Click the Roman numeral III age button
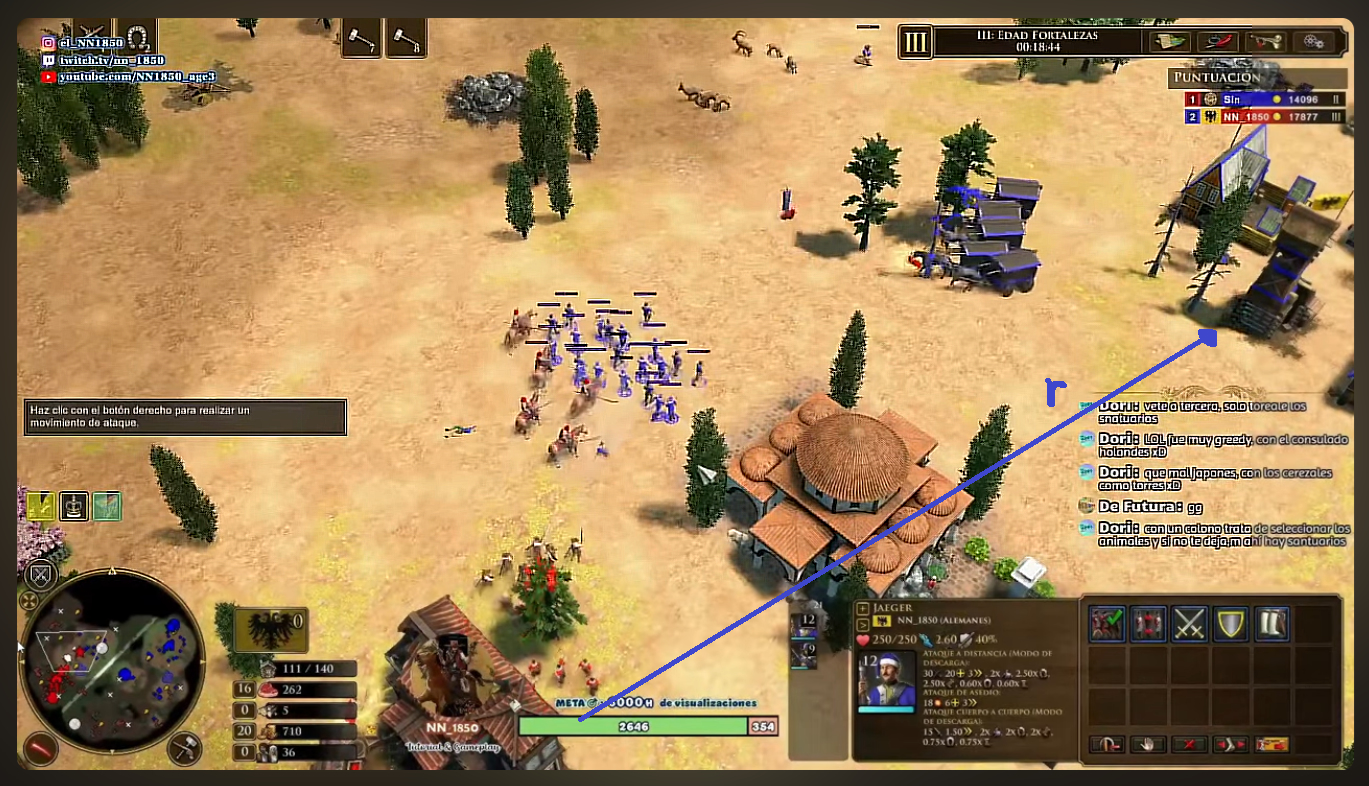Viewport: 1369px width, 786px height. tap(914, 42)
